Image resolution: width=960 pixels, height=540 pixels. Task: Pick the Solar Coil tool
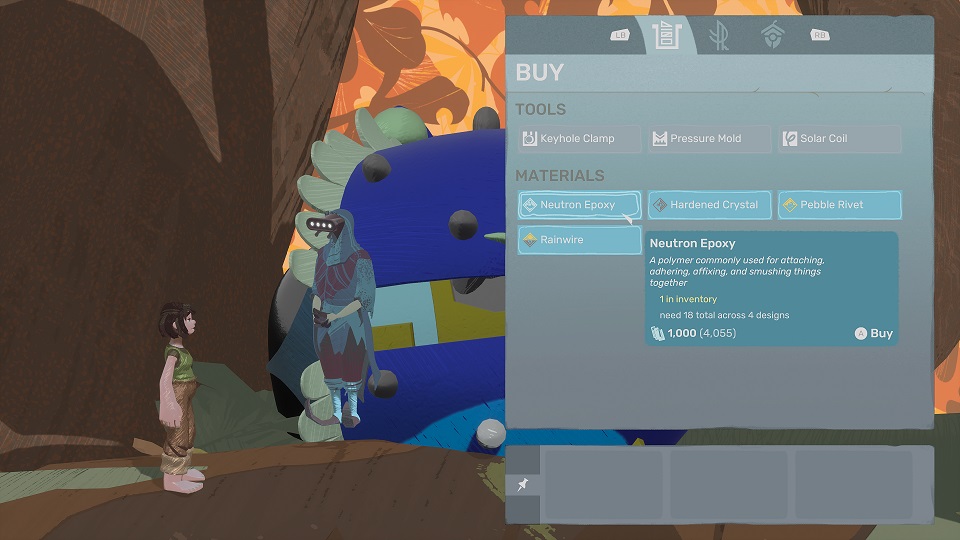pos(839,139)
